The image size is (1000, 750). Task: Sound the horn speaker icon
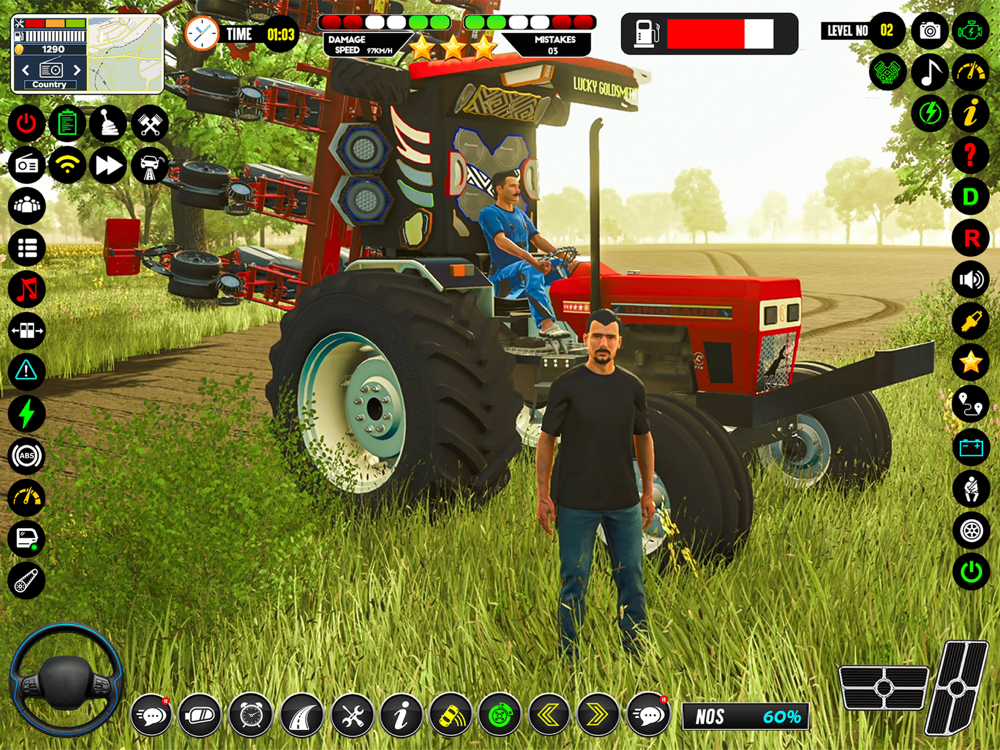(x=970, y=279)
